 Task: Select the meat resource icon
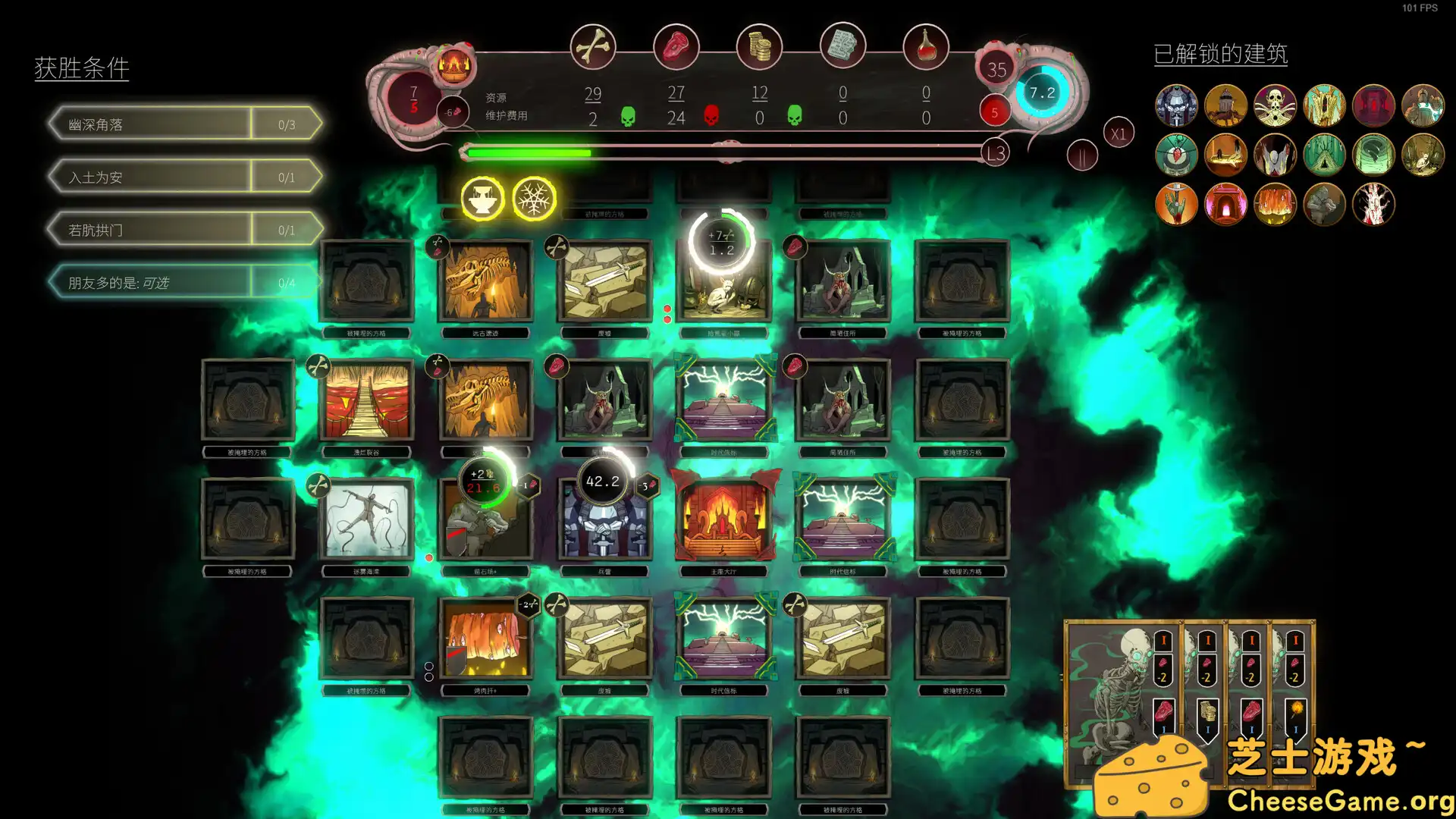677,46
